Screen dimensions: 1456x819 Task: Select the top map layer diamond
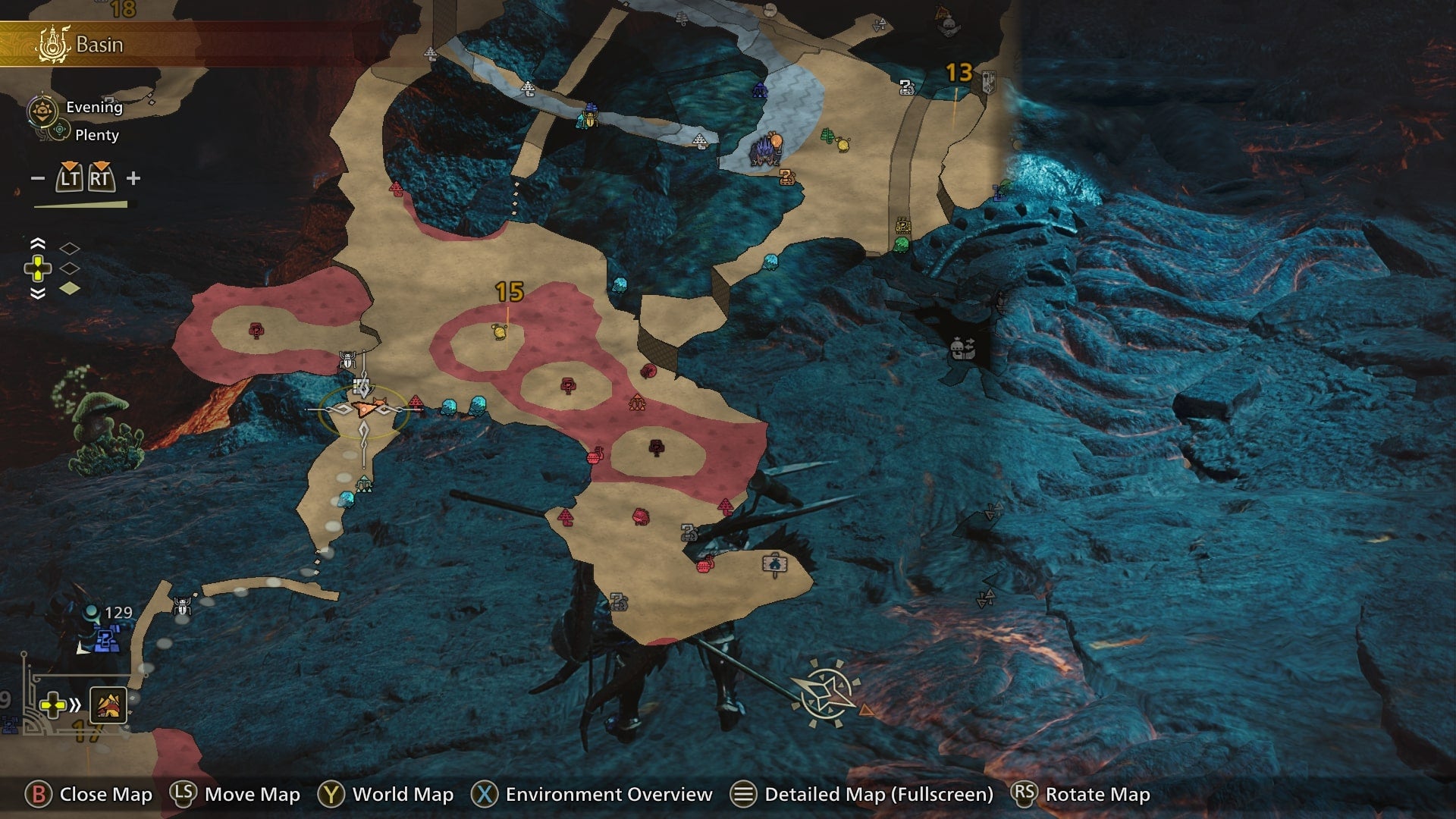(x=70, y=248)
